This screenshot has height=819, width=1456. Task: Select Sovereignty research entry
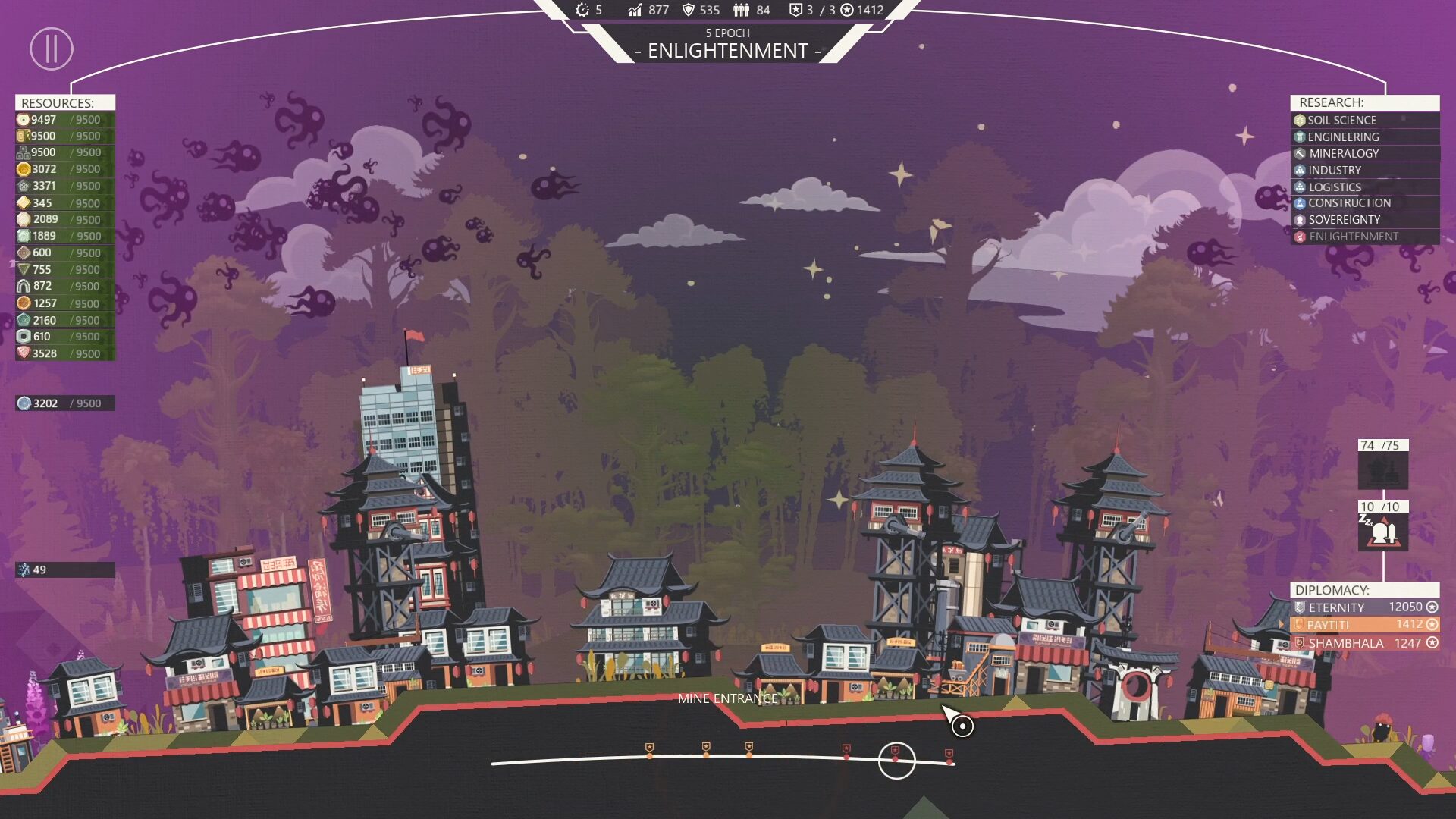tap(1344, 220)
